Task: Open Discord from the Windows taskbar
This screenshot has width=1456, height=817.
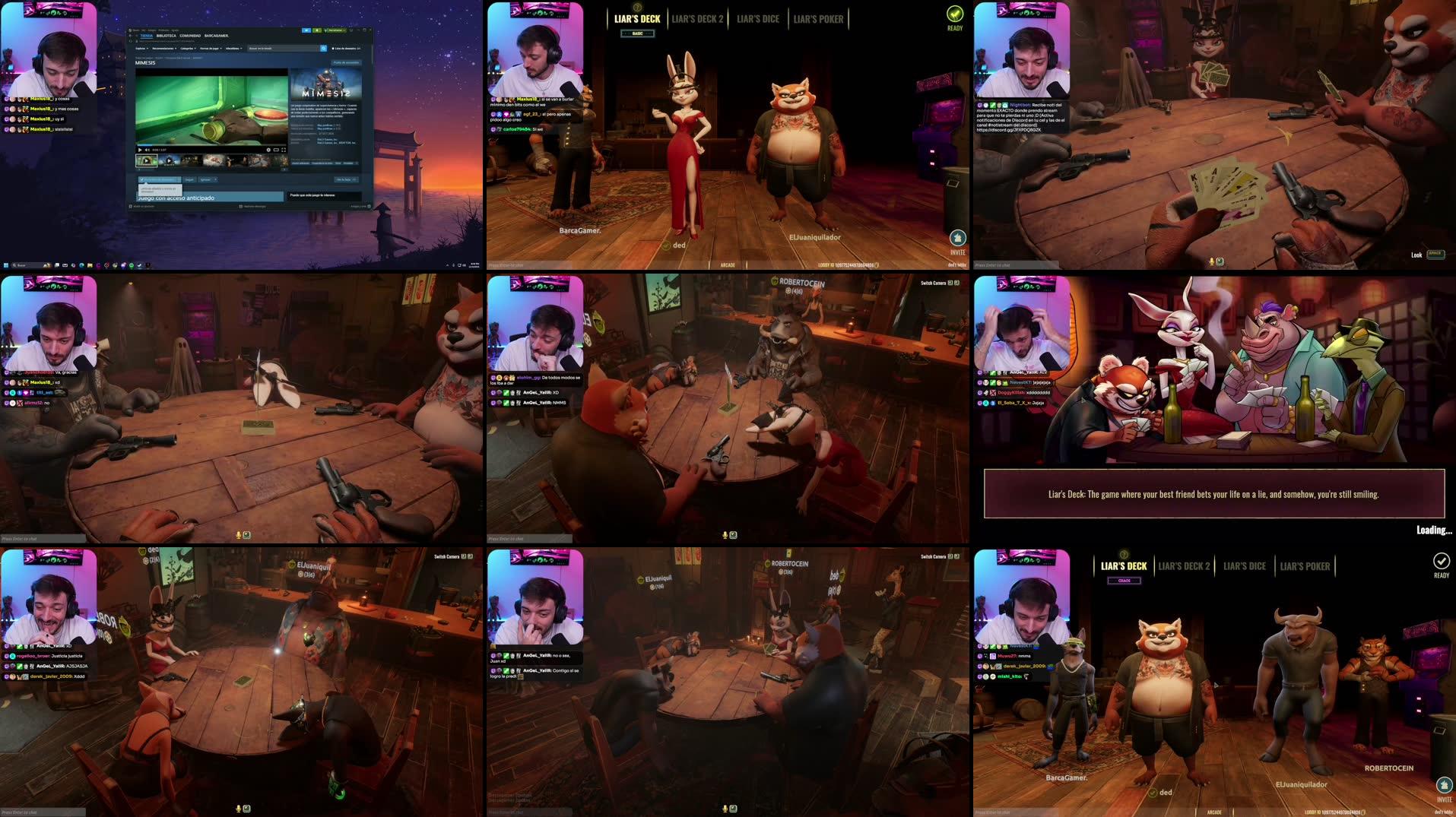Action: click(123, 266)
